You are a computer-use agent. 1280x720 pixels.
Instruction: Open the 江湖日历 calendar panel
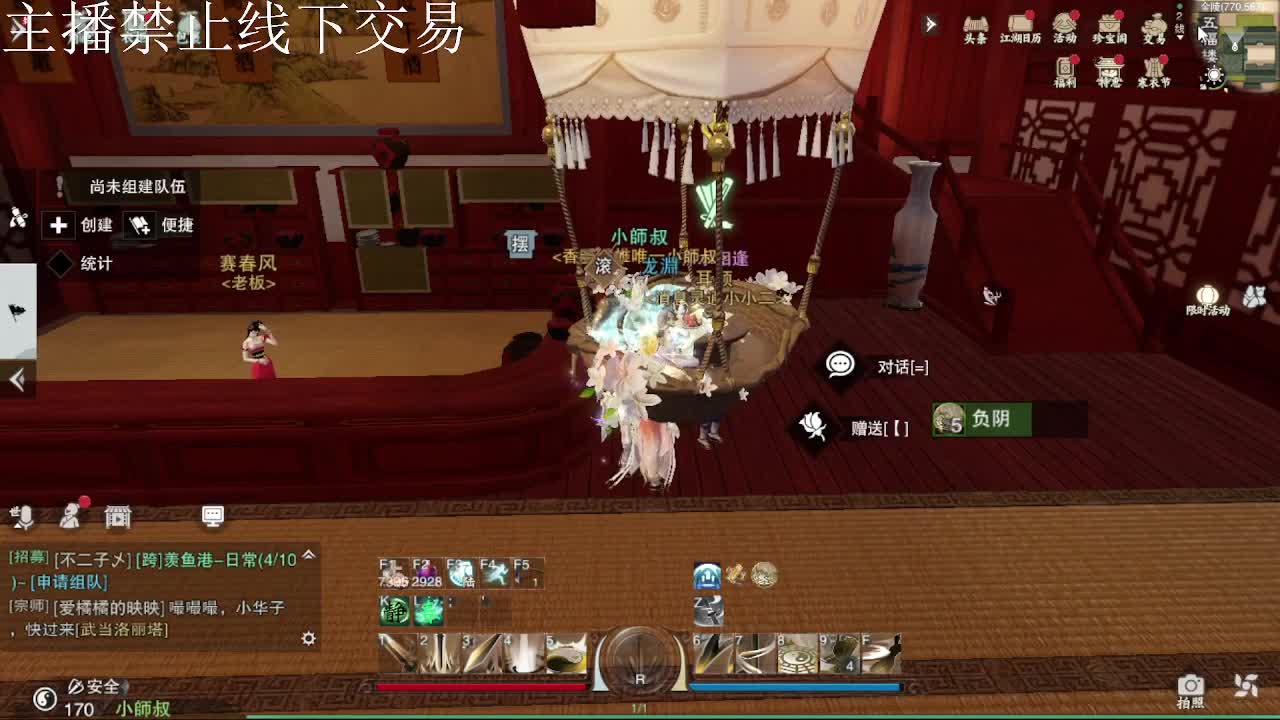coord(1018,27)
